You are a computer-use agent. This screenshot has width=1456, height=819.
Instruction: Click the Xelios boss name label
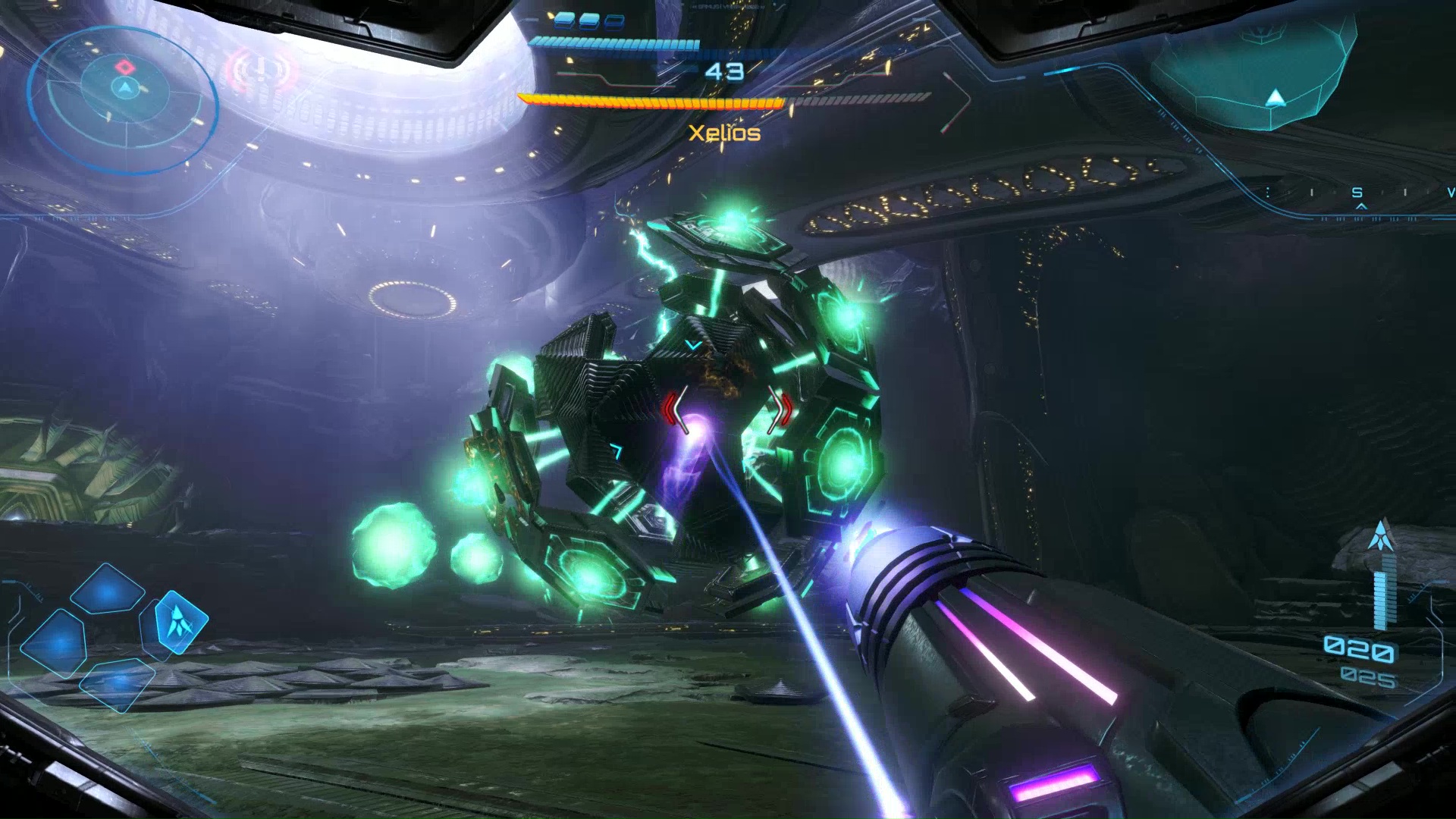[x=723, y=133]
